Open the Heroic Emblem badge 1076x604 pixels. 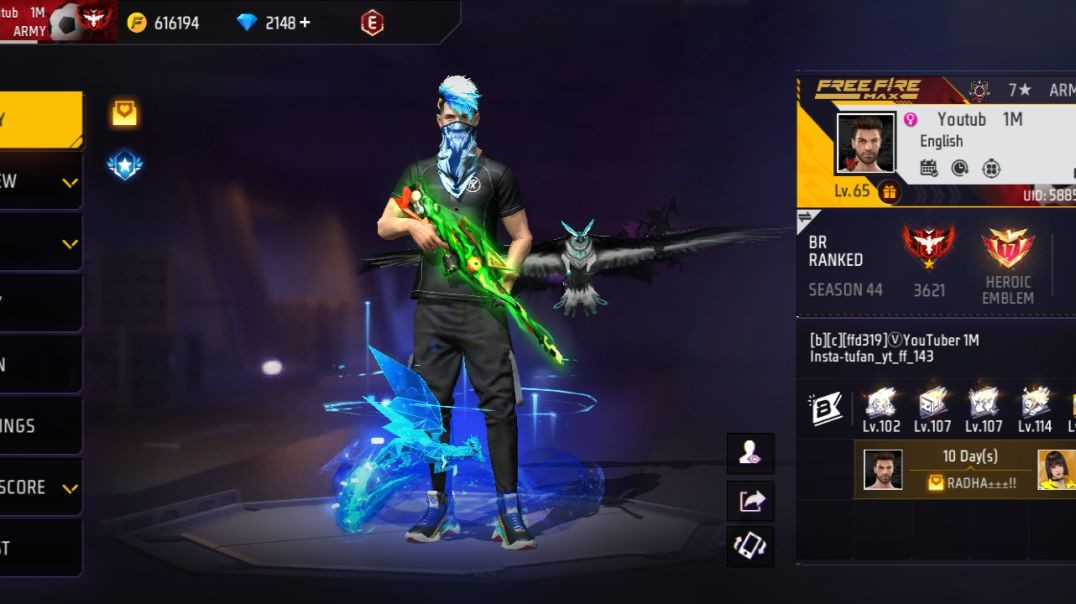point(1007,249)
